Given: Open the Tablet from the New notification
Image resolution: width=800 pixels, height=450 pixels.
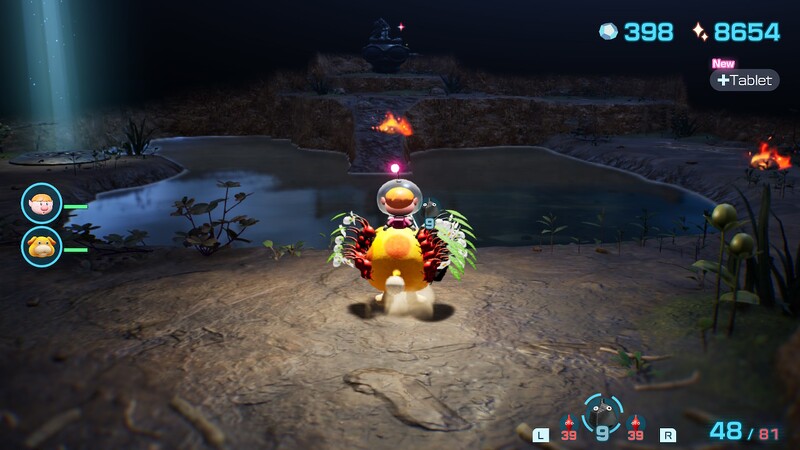Looking at the screenshot, I should pos(745,80).
